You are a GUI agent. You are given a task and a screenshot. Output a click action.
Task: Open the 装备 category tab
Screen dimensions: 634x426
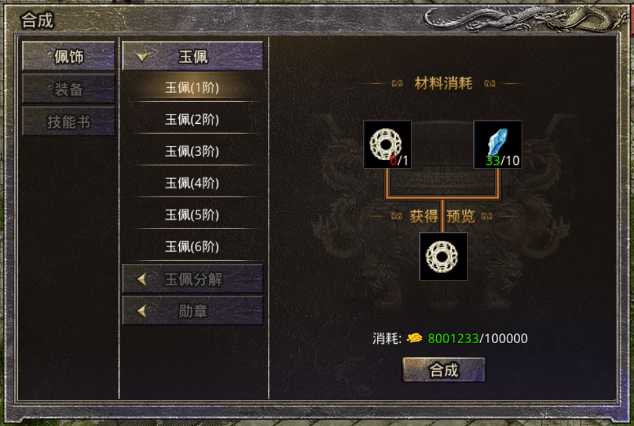69,89
